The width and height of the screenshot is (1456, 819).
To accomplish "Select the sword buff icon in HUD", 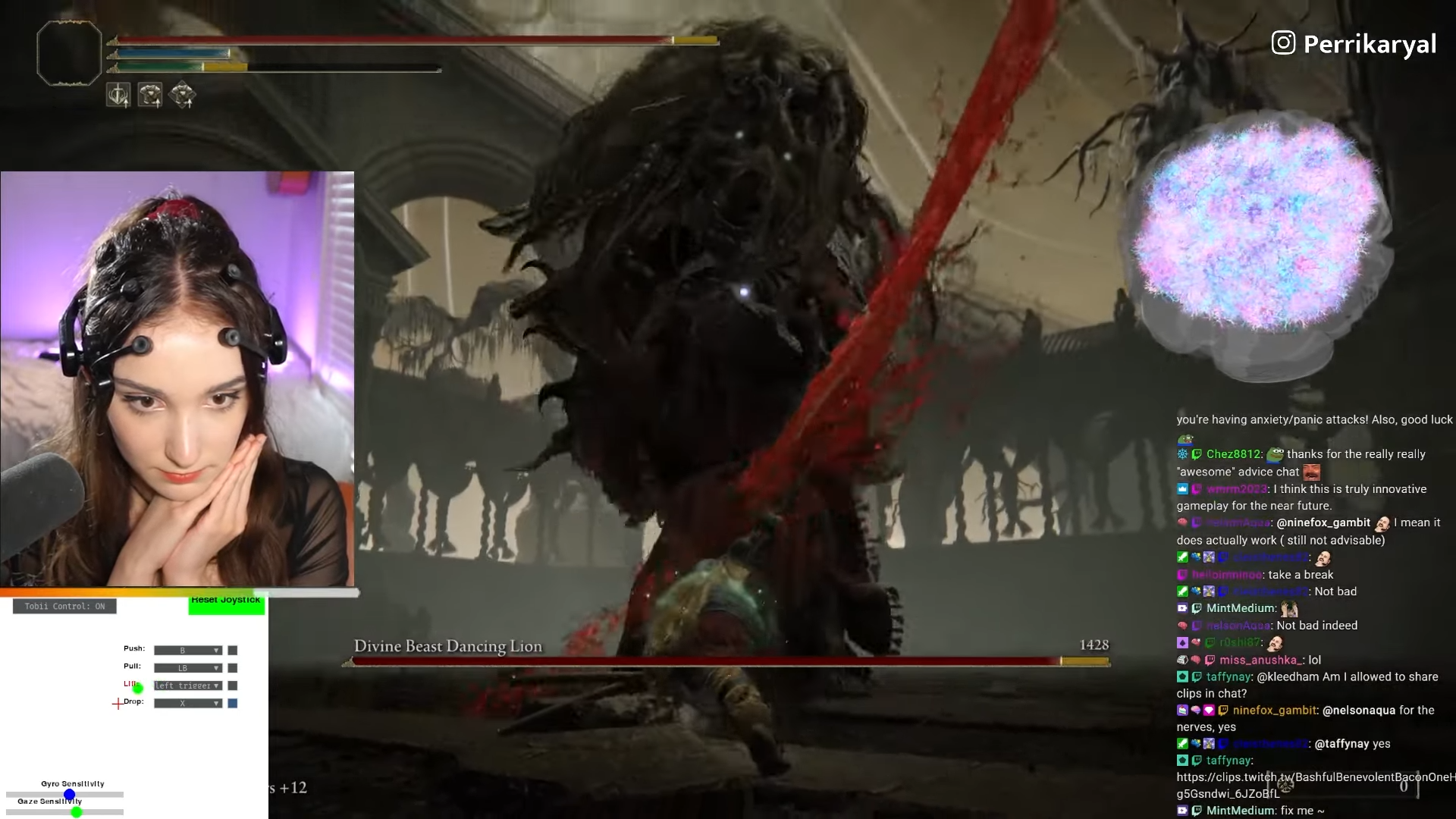I will point(118,94).
